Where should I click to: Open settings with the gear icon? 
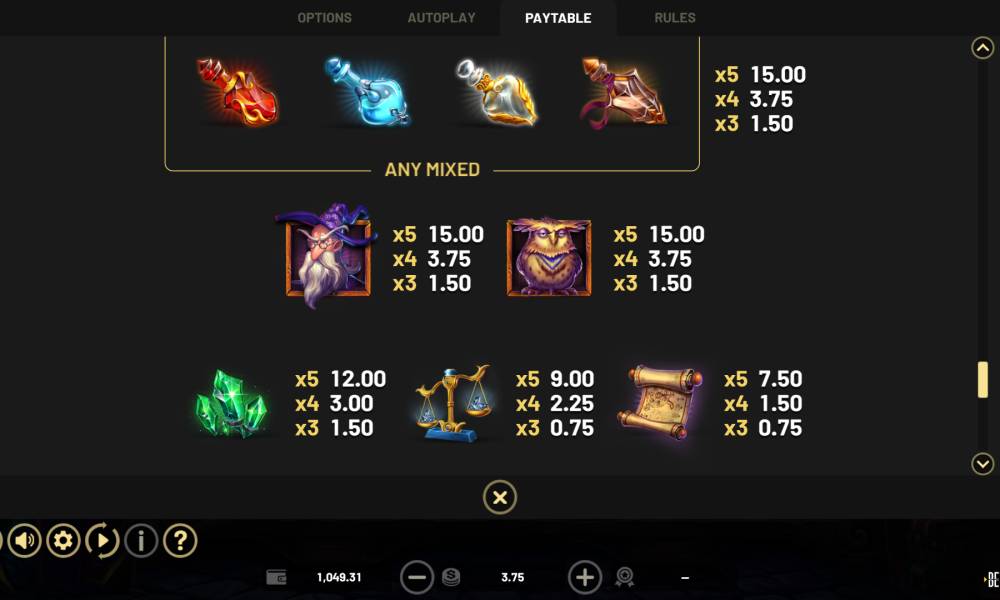click(63, 541)
